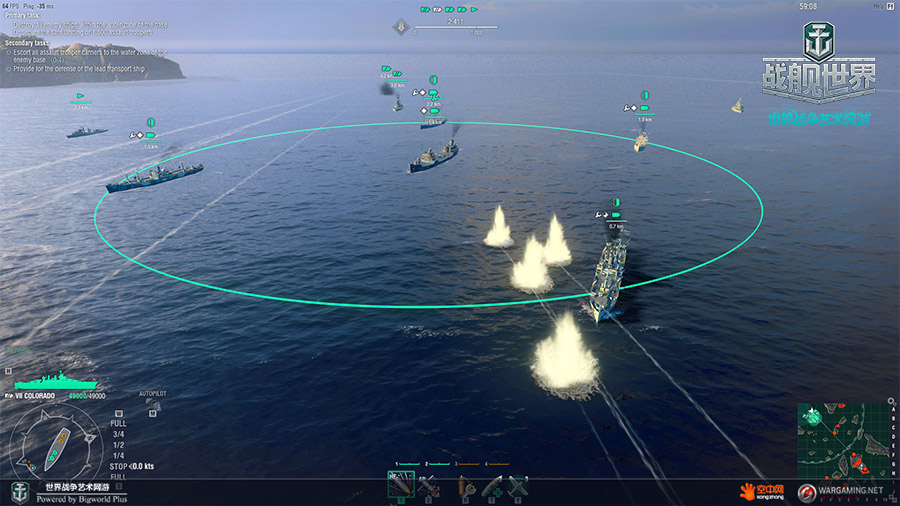Toggle the Autopilot icon
900x506 pixels.
click(x=152, y=406)
